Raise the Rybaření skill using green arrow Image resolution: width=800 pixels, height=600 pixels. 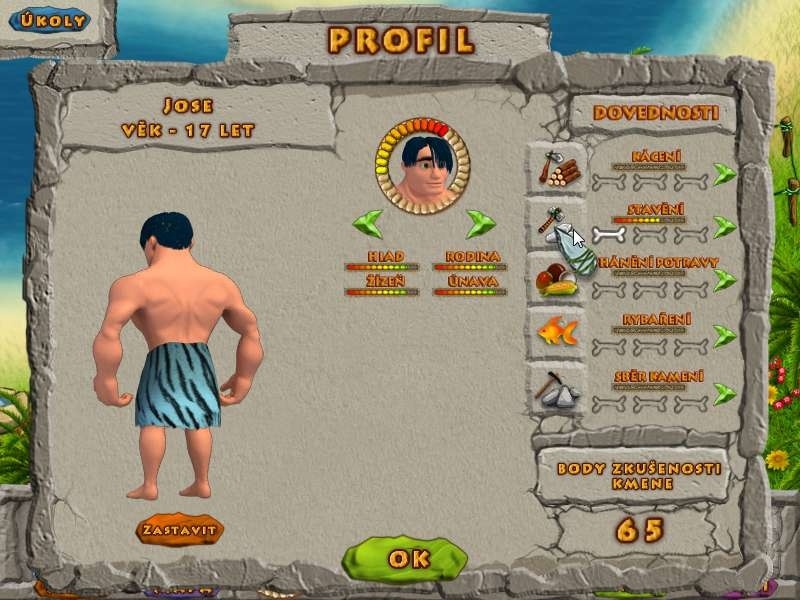pyautogui.click(x=725, y=337)
